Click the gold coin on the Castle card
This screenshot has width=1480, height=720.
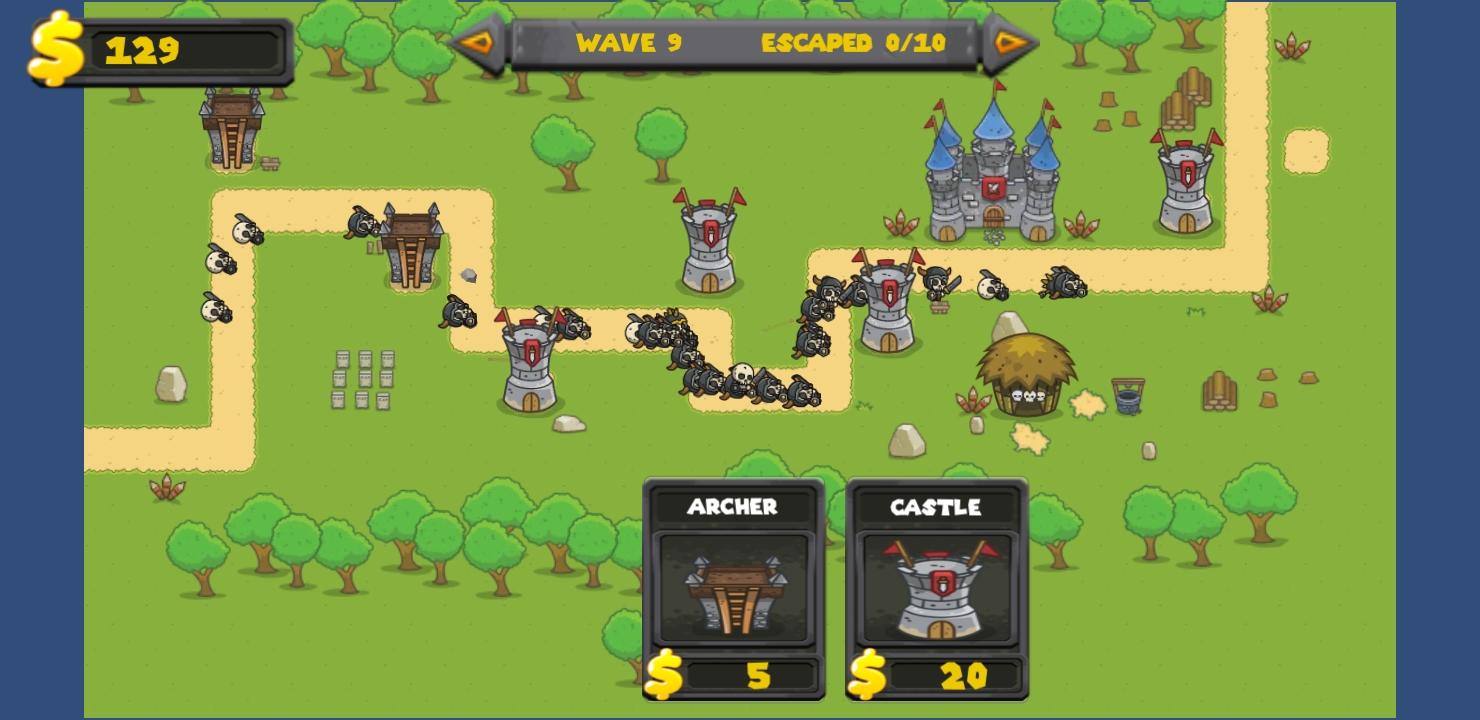(x=866, y=677)
